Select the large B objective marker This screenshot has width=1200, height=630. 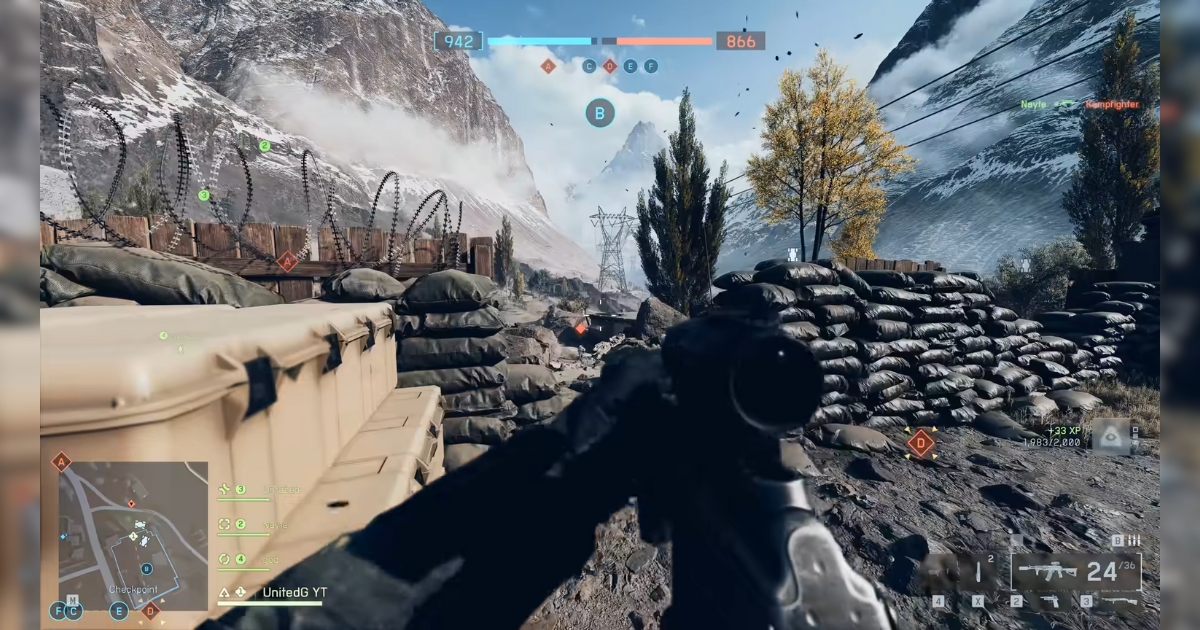[x=600, y=112]
